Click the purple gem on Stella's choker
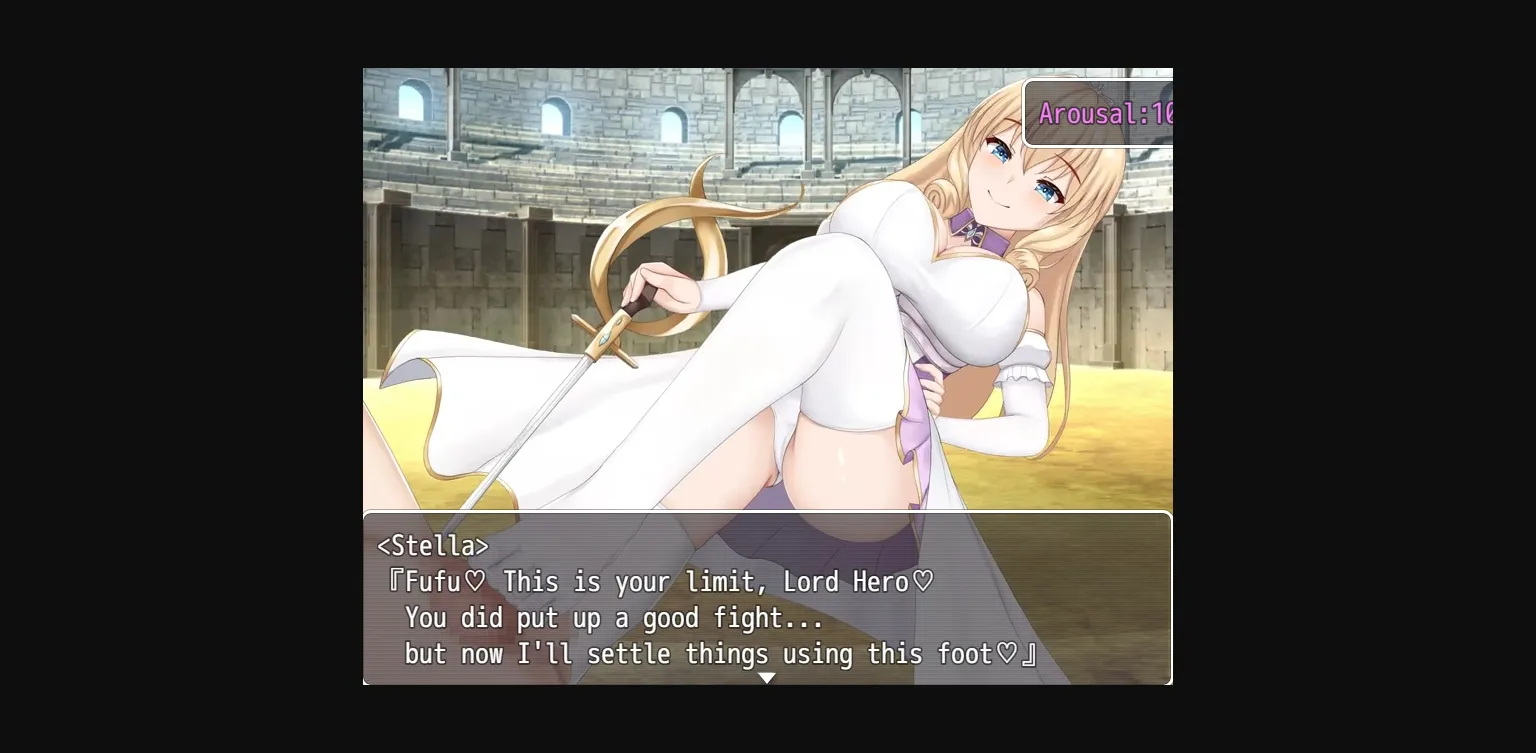The height and width of the screenshot is (753, 1536). coord(972,232)
